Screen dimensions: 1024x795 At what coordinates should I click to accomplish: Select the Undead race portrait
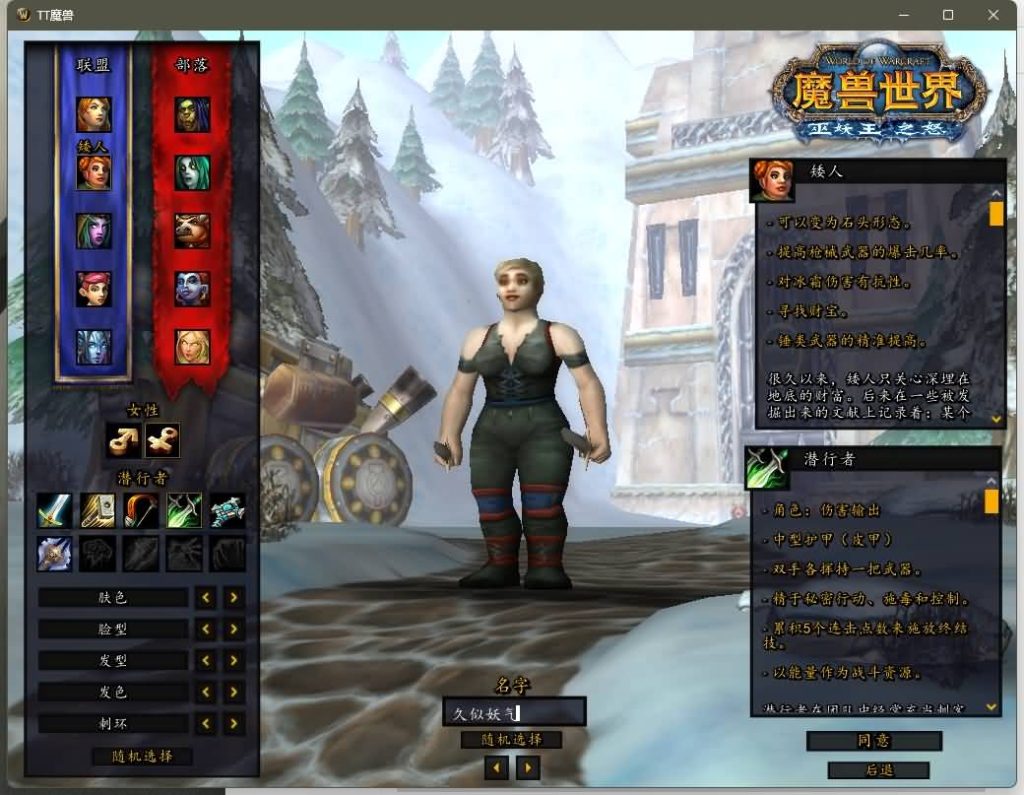192,172
